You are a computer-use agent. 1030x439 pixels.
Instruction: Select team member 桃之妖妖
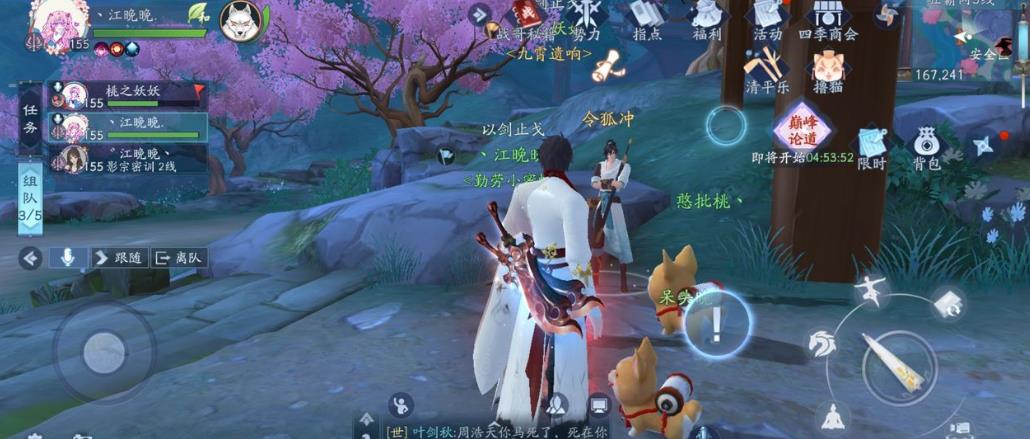pyautogui.click(x=130, y=95)
